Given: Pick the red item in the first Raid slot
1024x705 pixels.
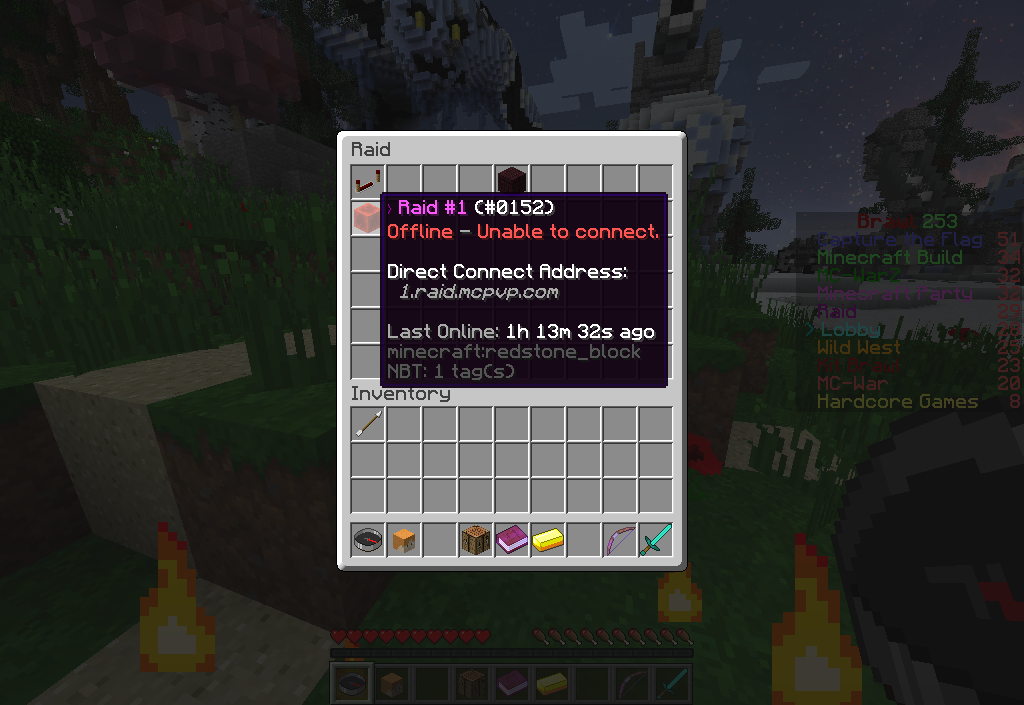Looking at the screenshot, I should 367,182.
